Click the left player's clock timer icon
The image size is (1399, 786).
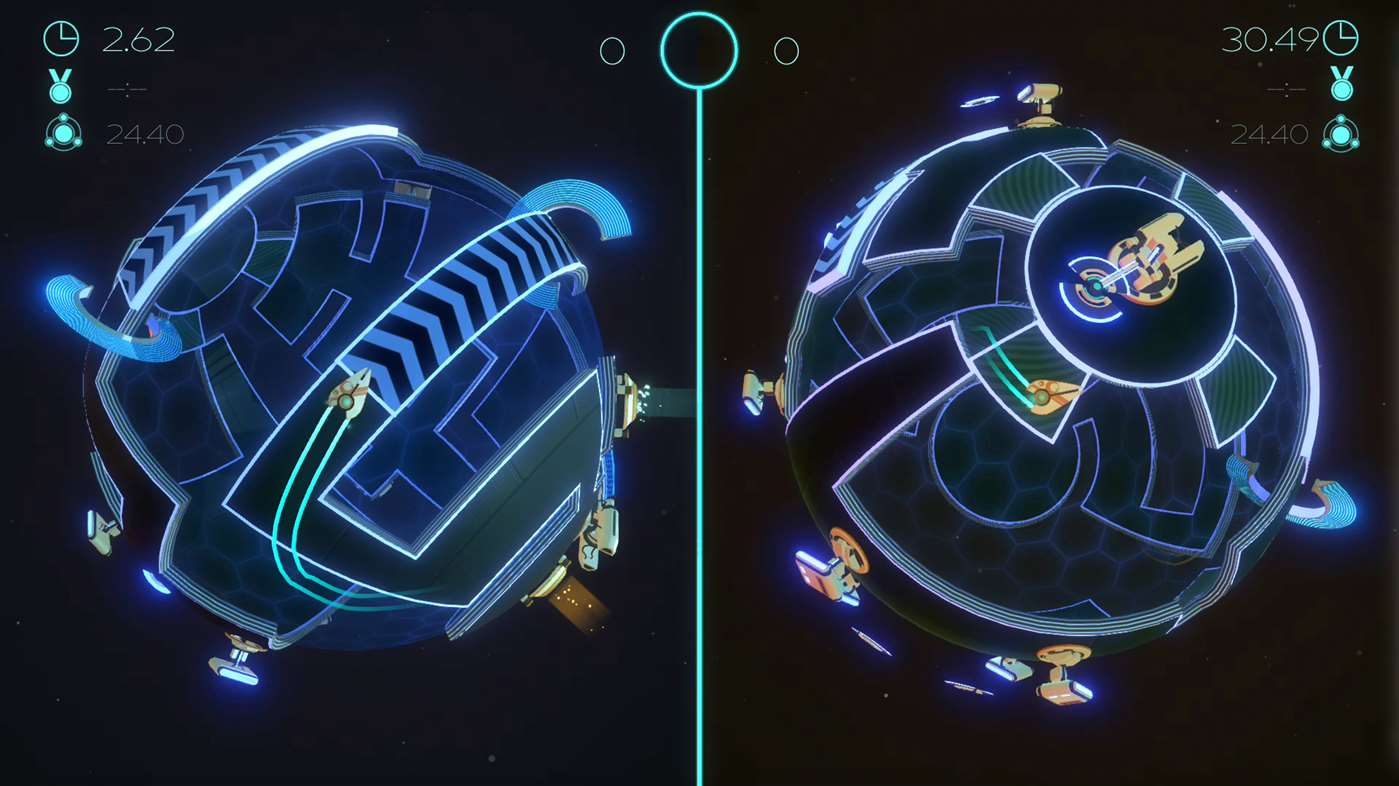coord(61,39)
